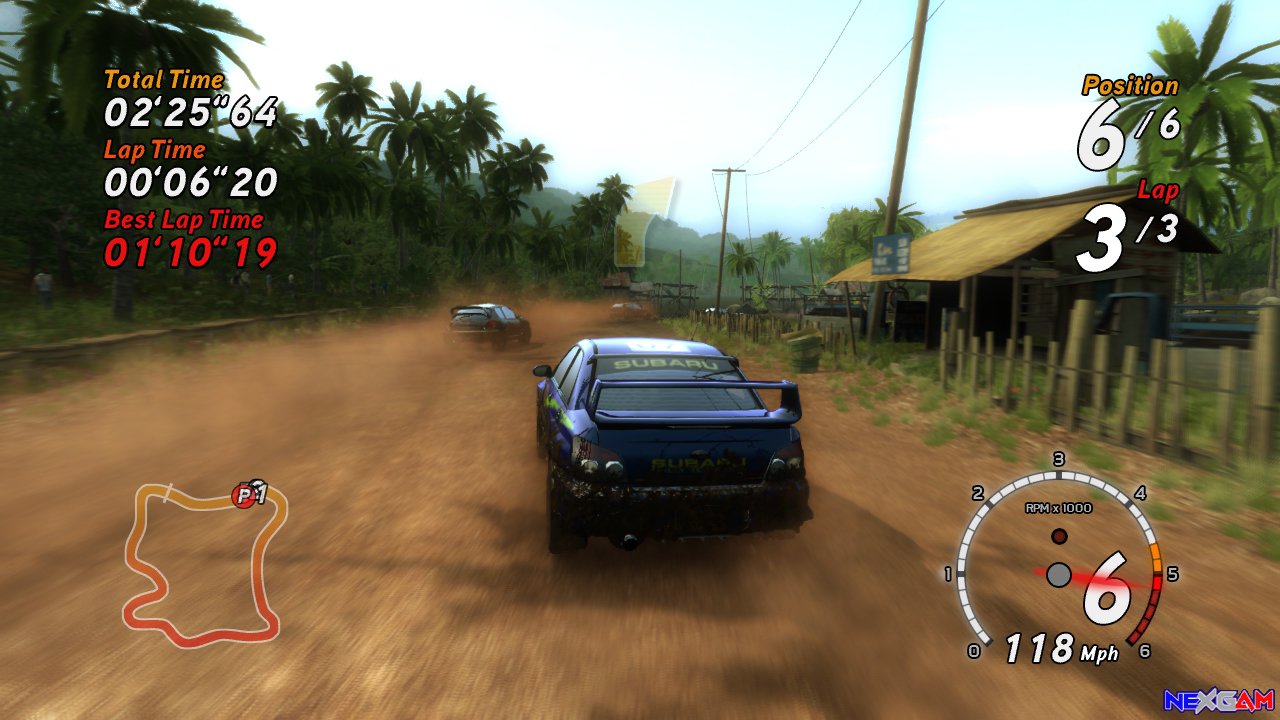Select the P1 player marker on minimap
Image resolution: width=1280 pixels, height=720 pixels.
tap(244, 495)
